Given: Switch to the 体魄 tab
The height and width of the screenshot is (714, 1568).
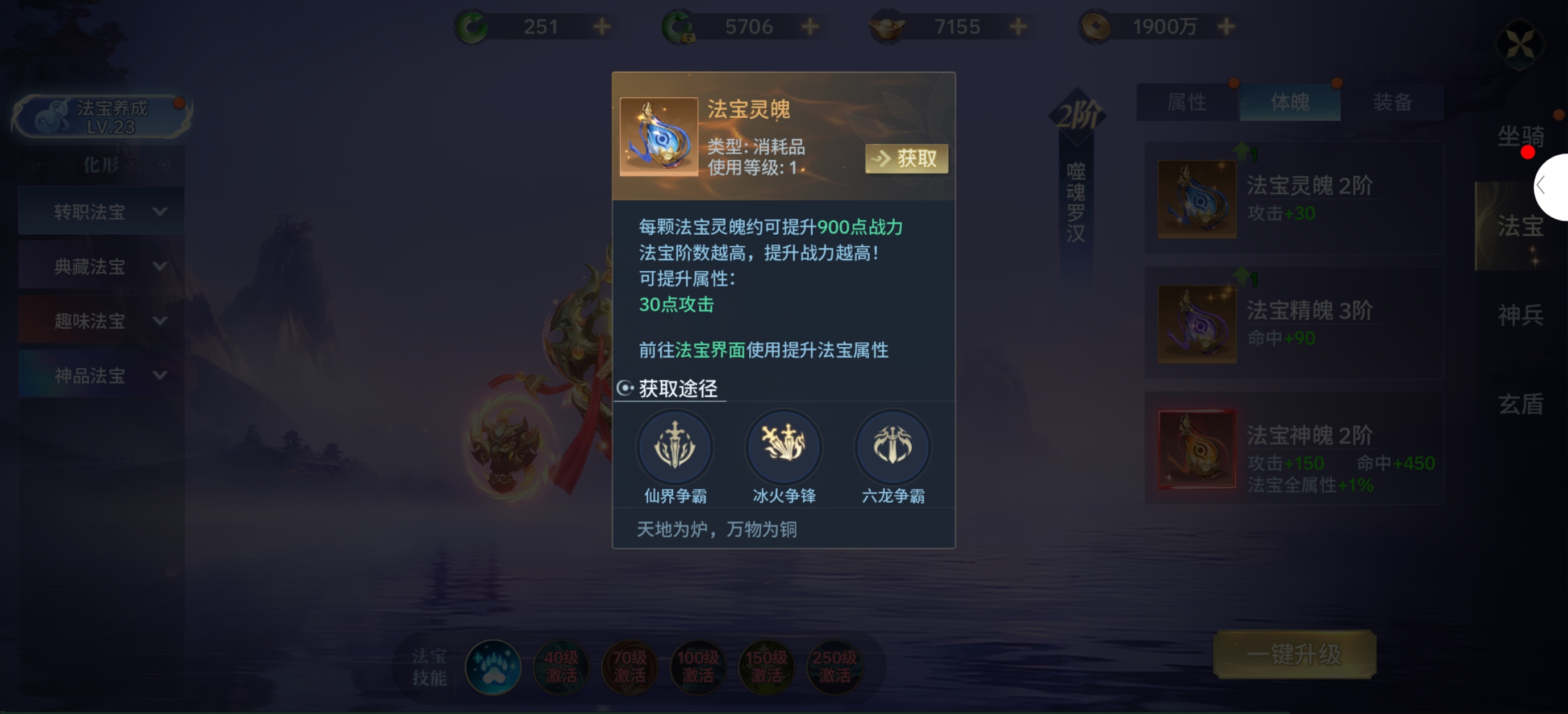Looking at the screenshot, I should coord(1290,102).
